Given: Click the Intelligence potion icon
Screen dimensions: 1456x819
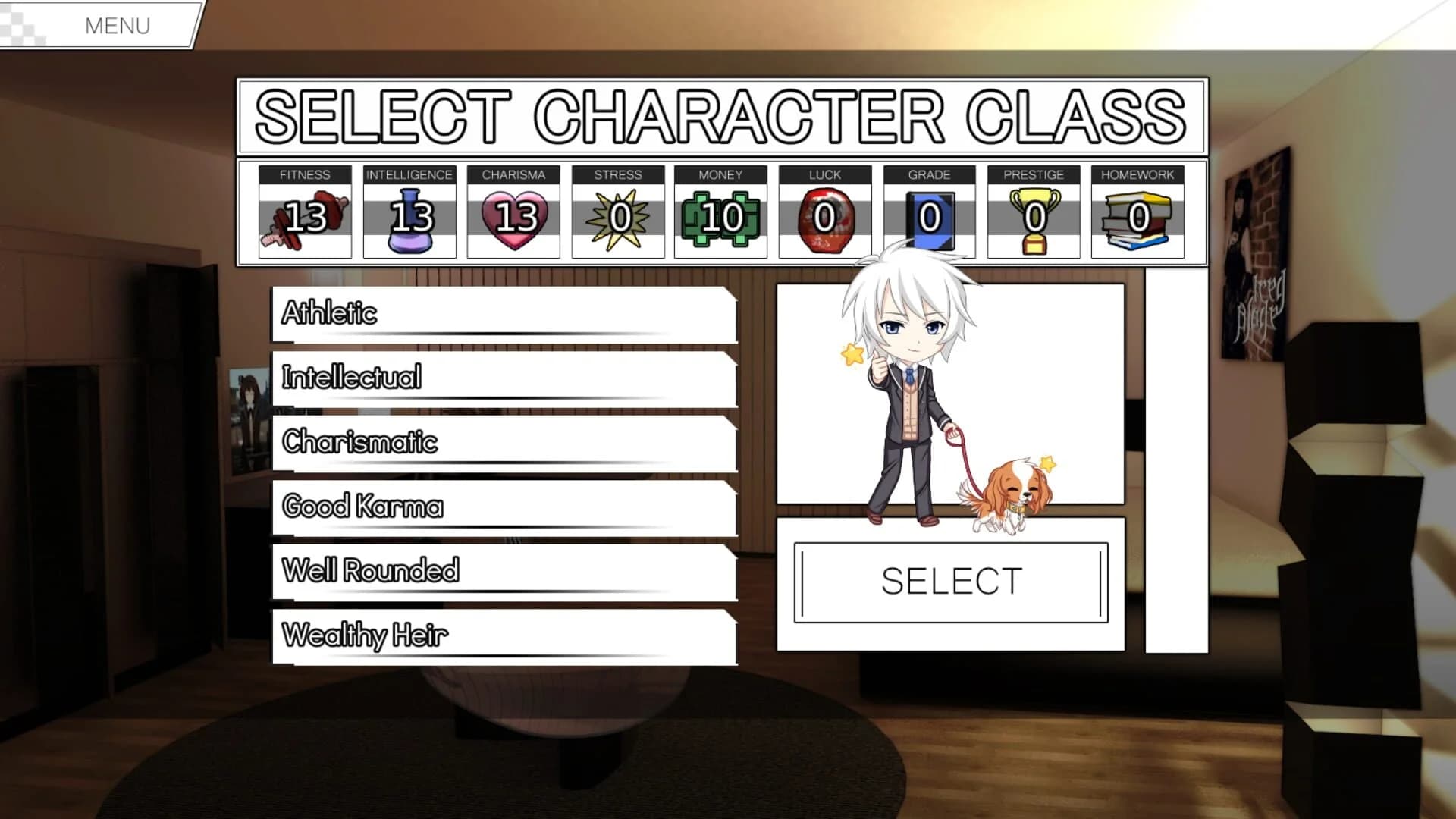Looking at the screenshot, I should 409,220.
